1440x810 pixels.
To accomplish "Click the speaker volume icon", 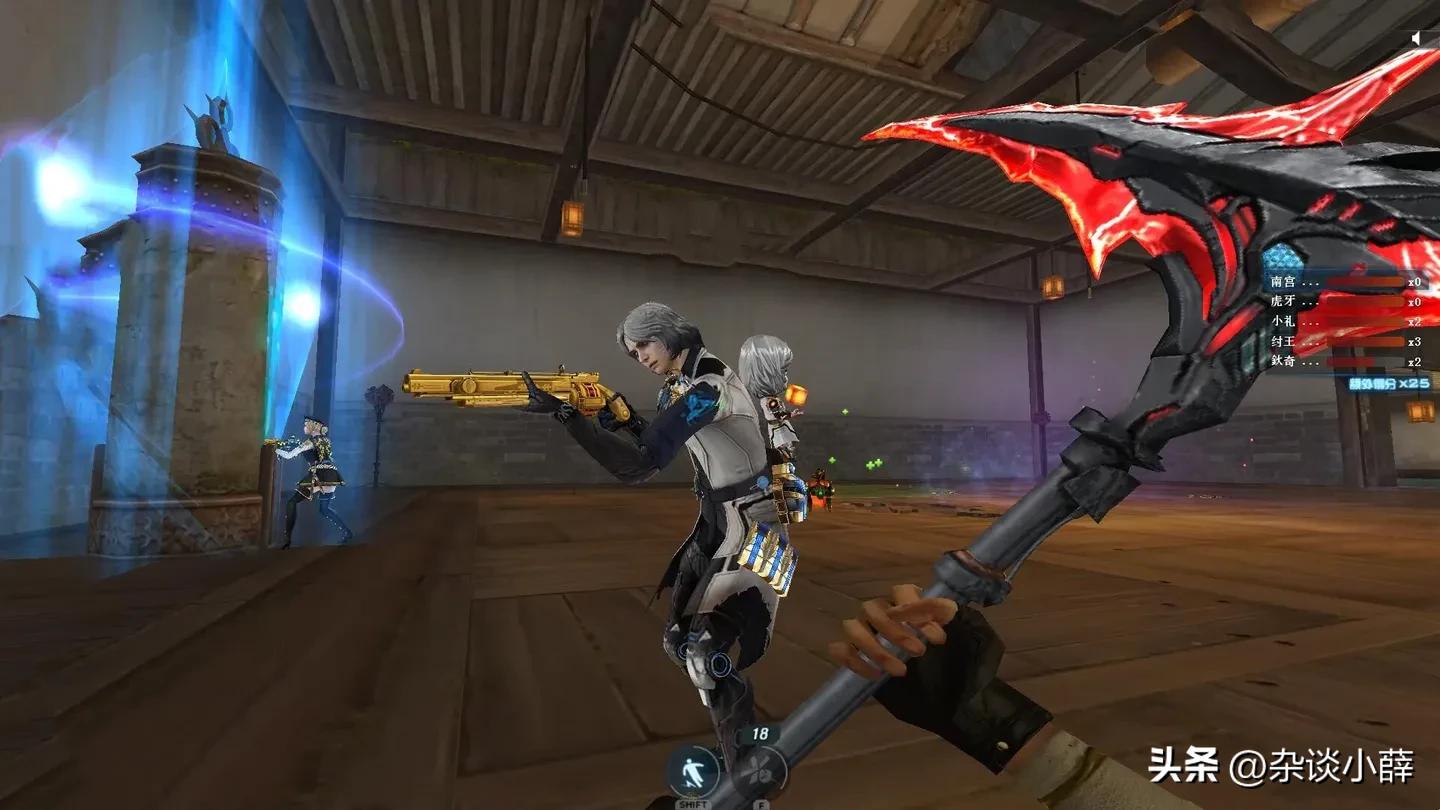I will pyautogui.click(x=1417, y=38).
